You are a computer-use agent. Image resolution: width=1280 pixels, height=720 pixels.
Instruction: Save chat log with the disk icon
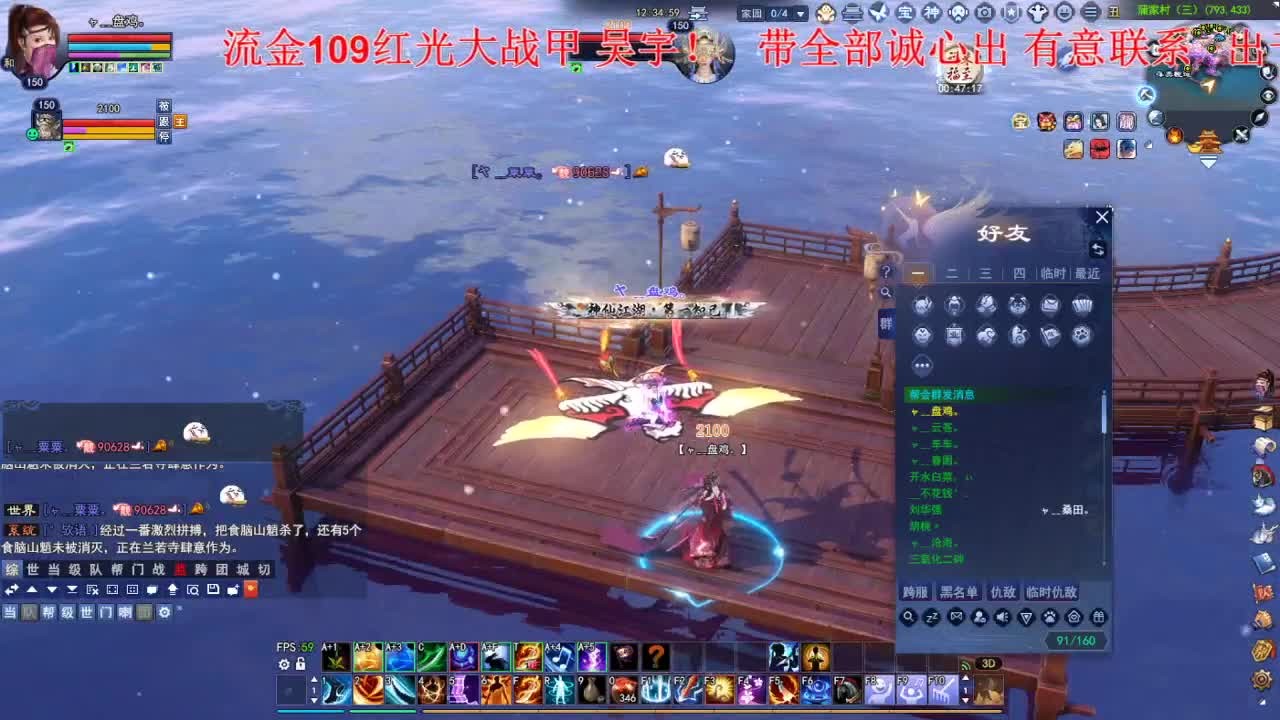click(x=213, y=589)
